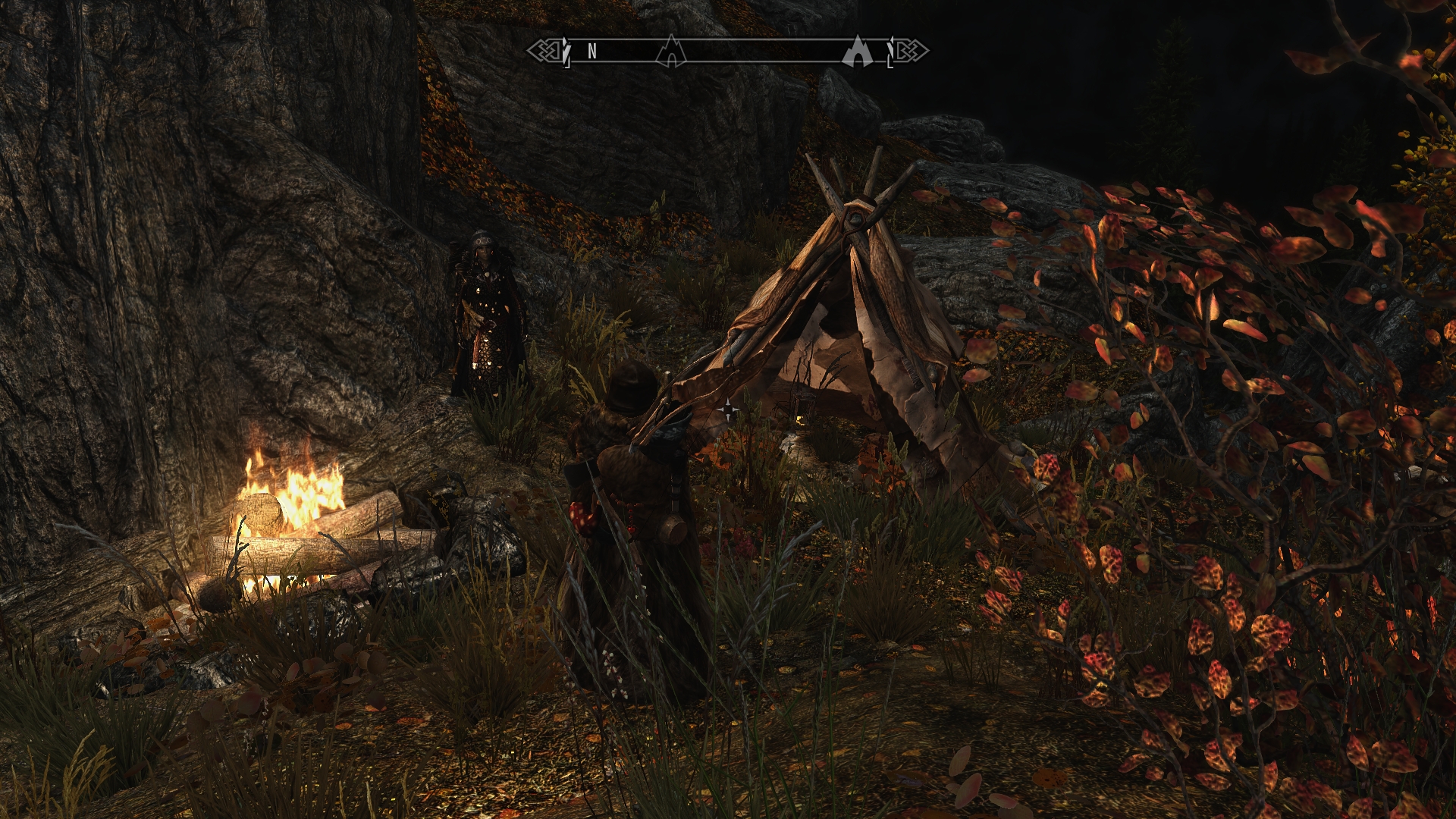
Task: Click the North letter on the compass bar
Action: (592, 51)
